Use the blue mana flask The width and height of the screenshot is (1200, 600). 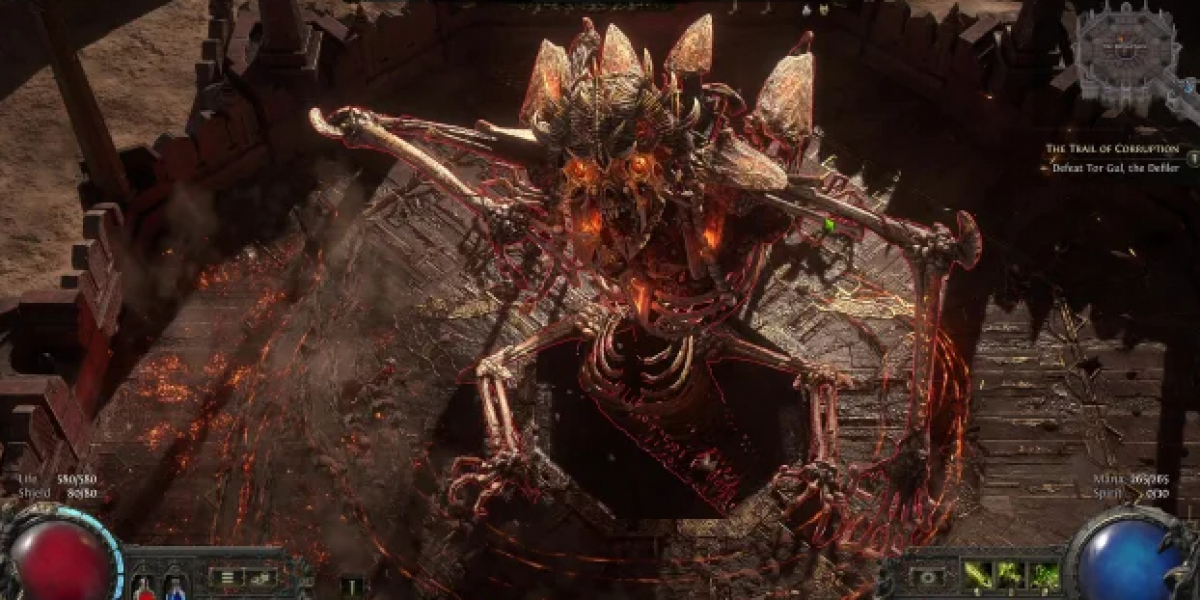[x=175, y=587]
